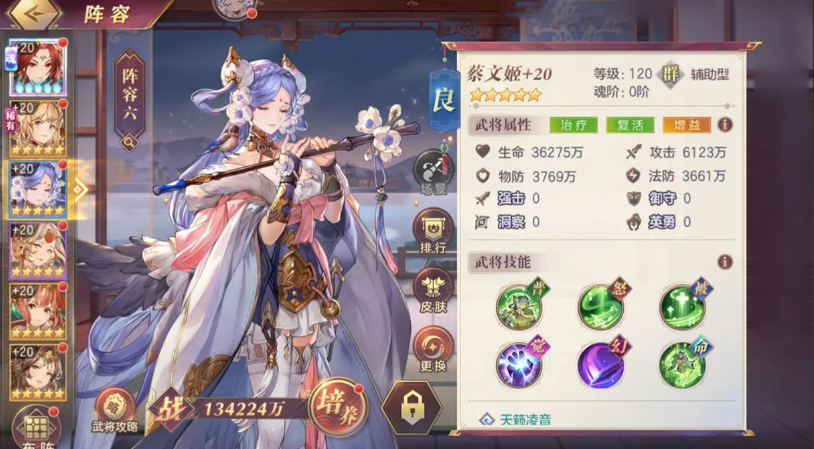This screenshot has width=814, height=449.
Task: Show info for 武将技能 skills
Action: point(725,262)
